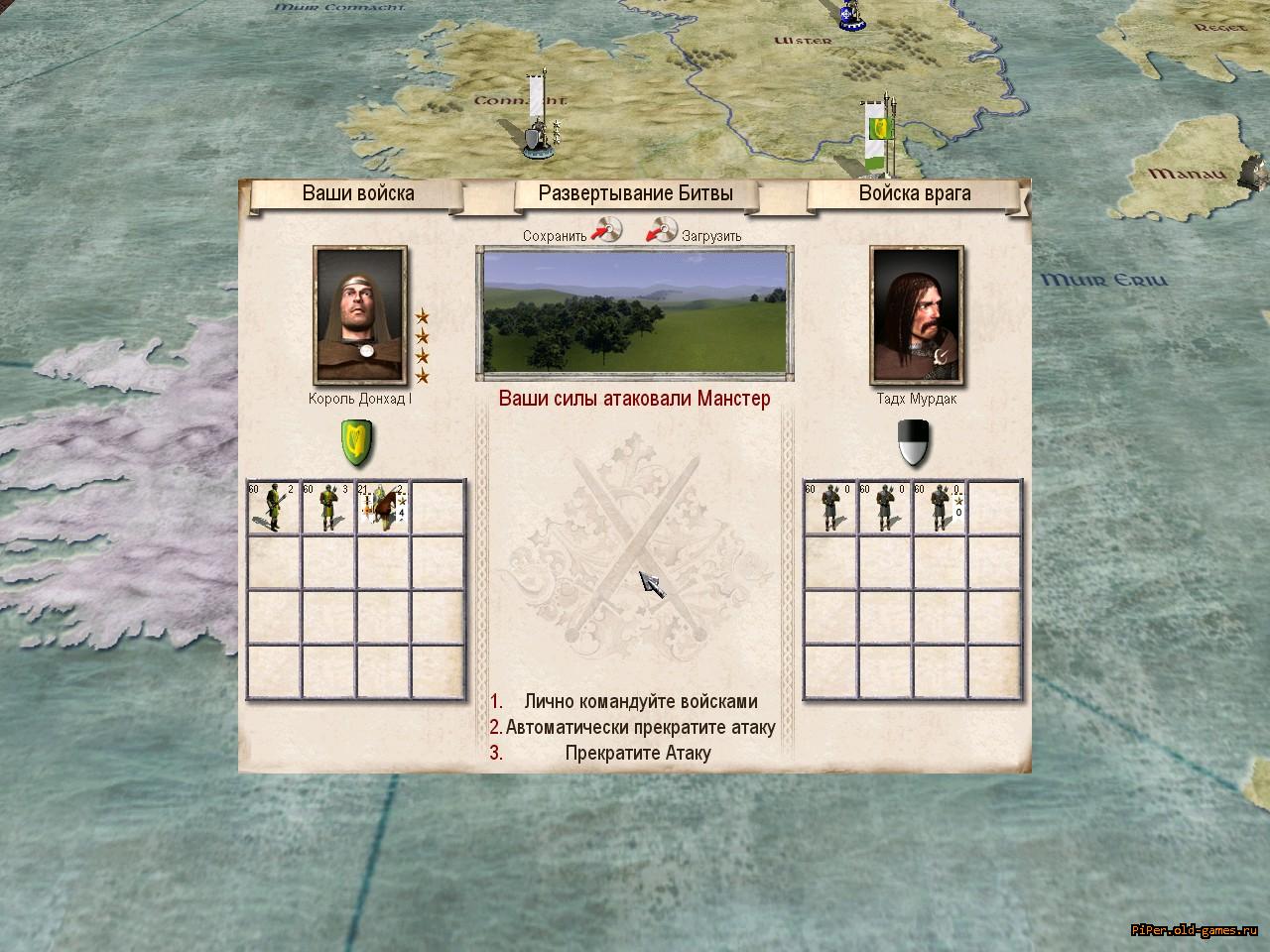The width and height of the screenshot is (1270, 952).
Task: Click the Сохранить disk icon
Action: click(606, 231)
